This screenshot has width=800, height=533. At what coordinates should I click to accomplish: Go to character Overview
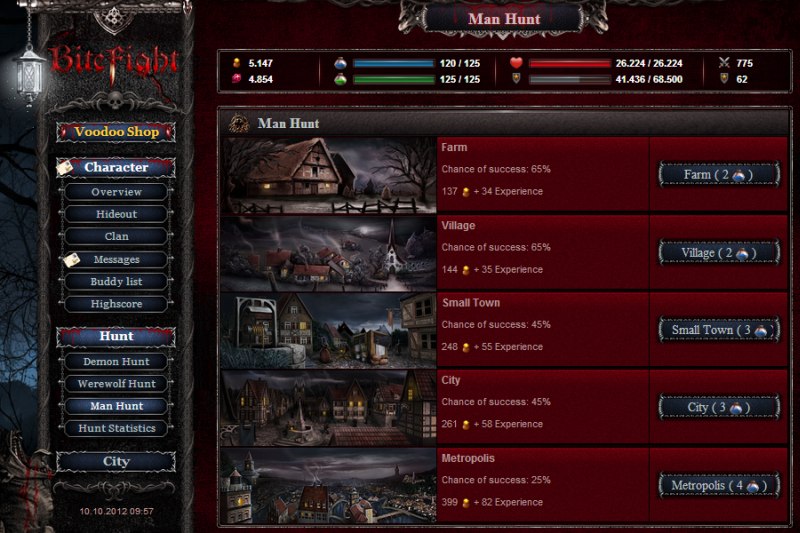coord(116,192)
